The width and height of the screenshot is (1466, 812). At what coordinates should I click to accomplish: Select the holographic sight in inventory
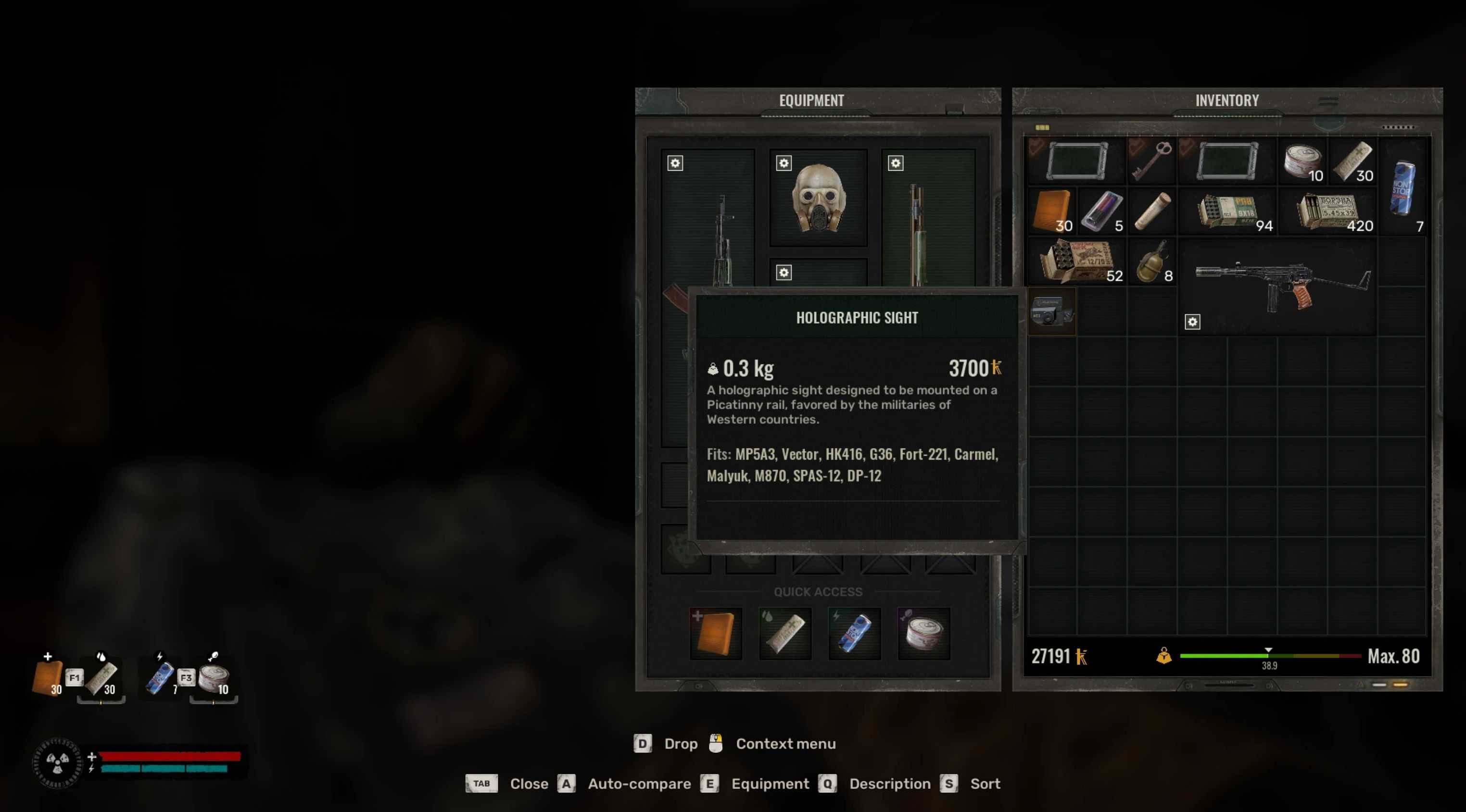click(1051, 312)
